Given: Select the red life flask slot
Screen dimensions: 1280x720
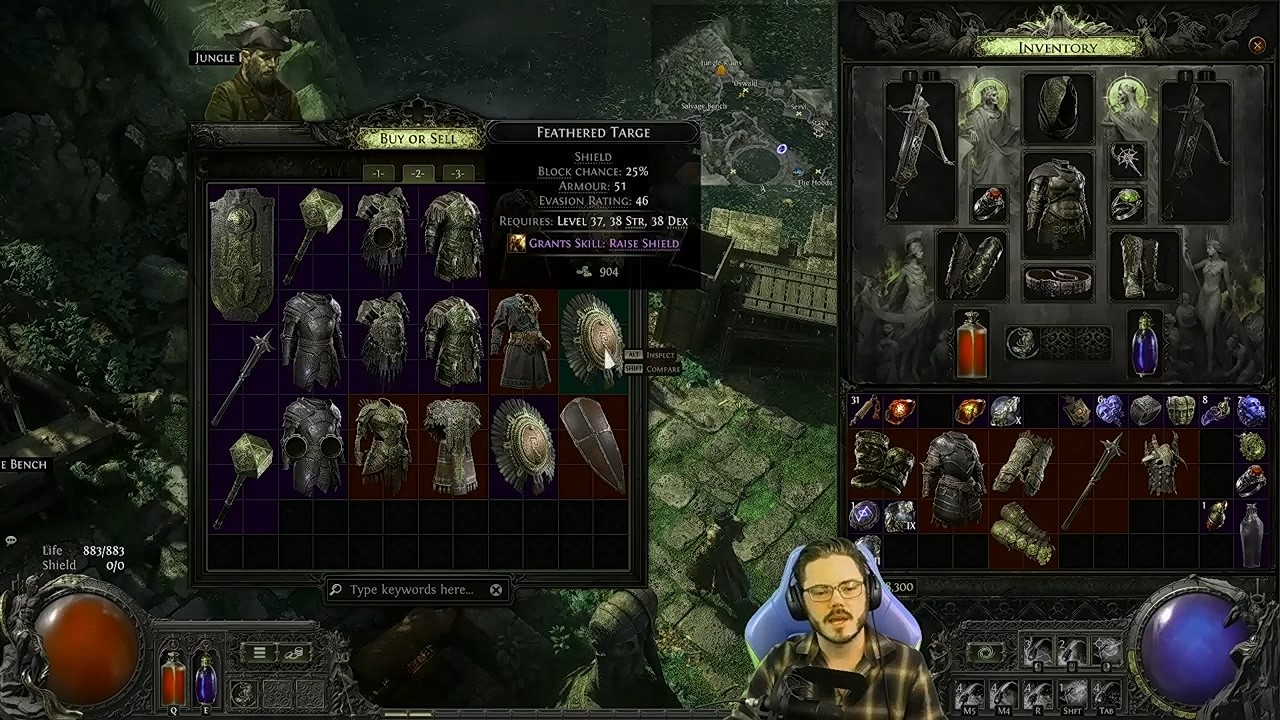Looking at the screenshot, I should tap(971, 345).
